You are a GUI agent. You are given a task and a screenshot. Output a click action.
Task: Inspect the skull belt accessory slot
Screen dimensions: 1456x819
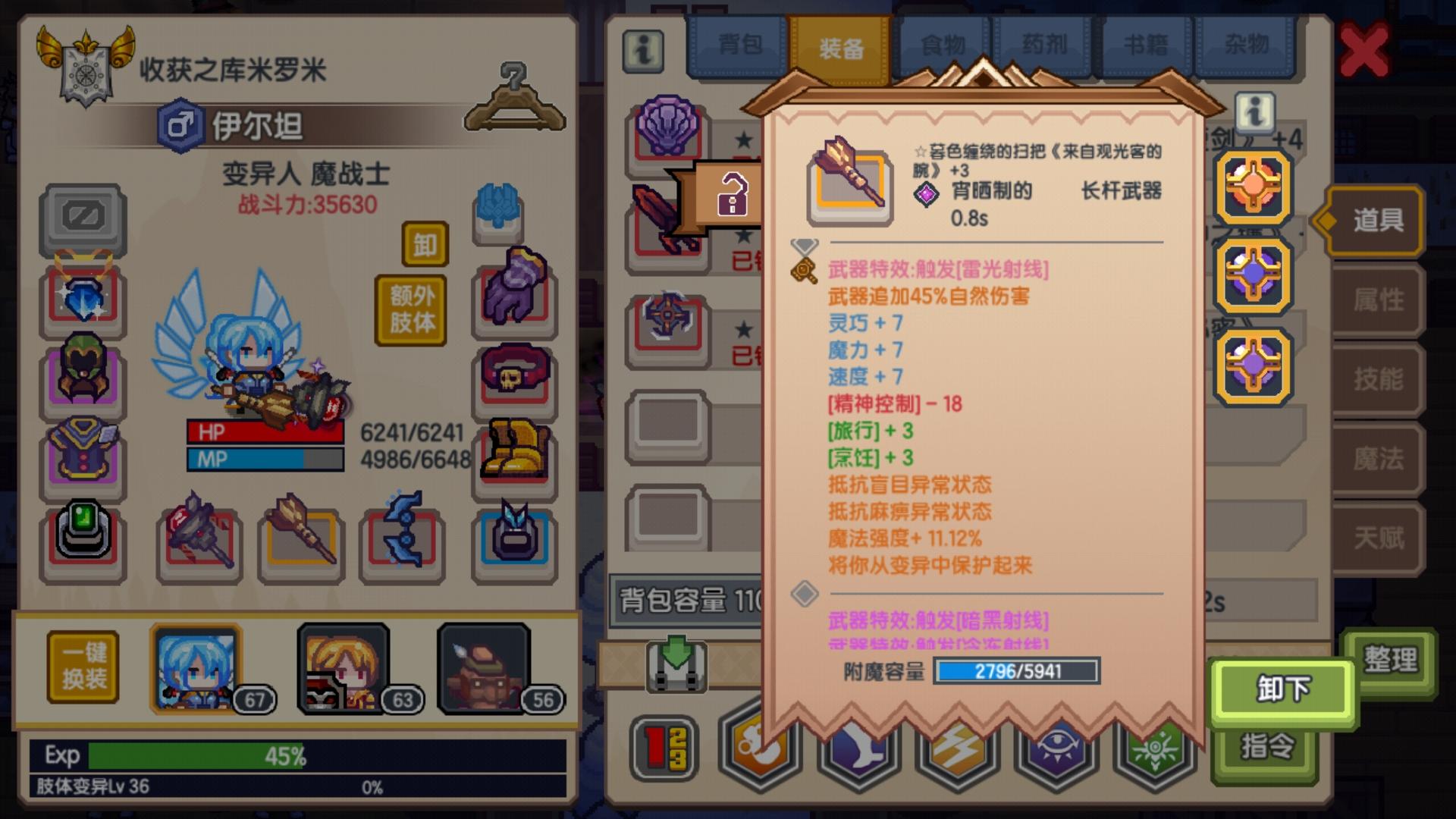(x=515, y=373)
